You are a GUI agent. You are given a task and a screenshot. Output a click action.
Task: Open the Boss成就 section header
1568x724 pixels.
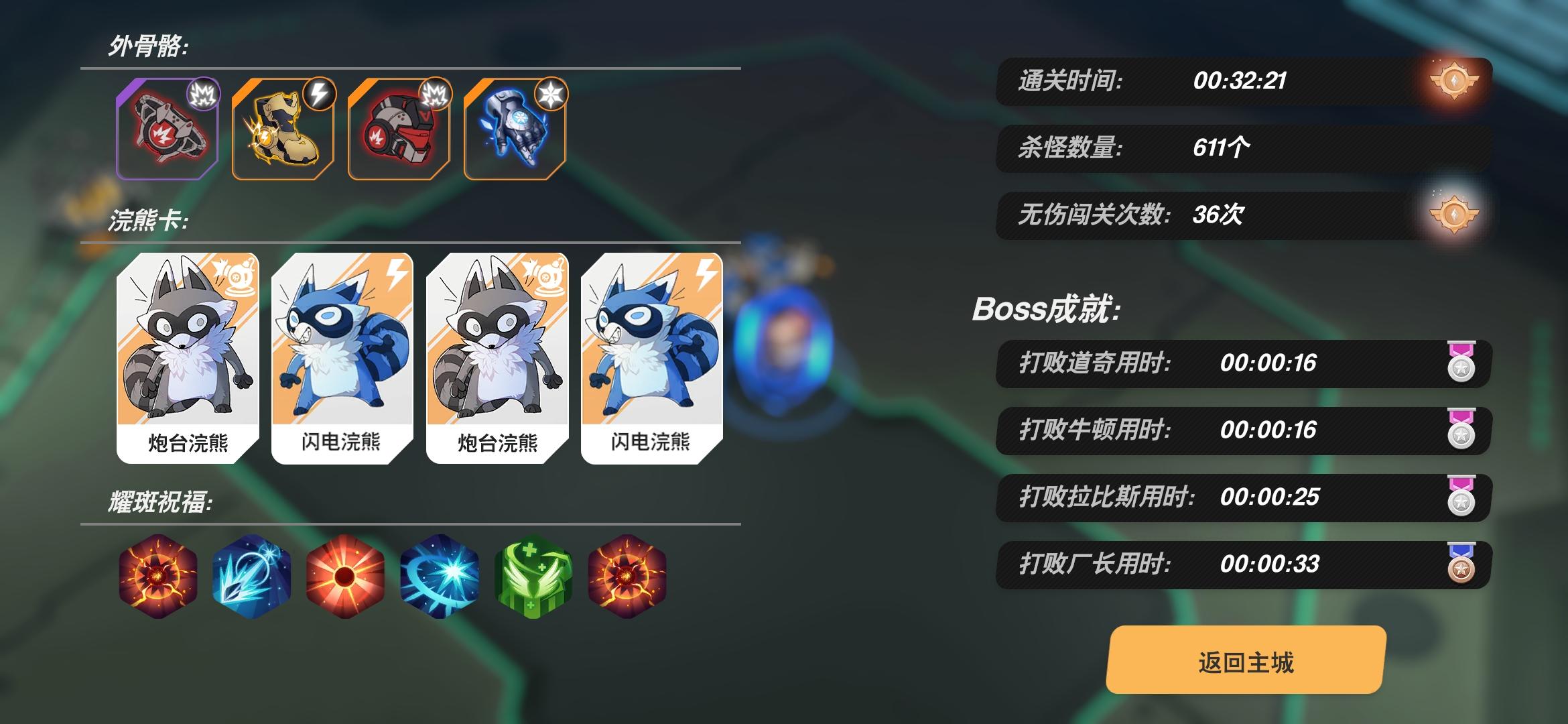(x=1045, y=308)
